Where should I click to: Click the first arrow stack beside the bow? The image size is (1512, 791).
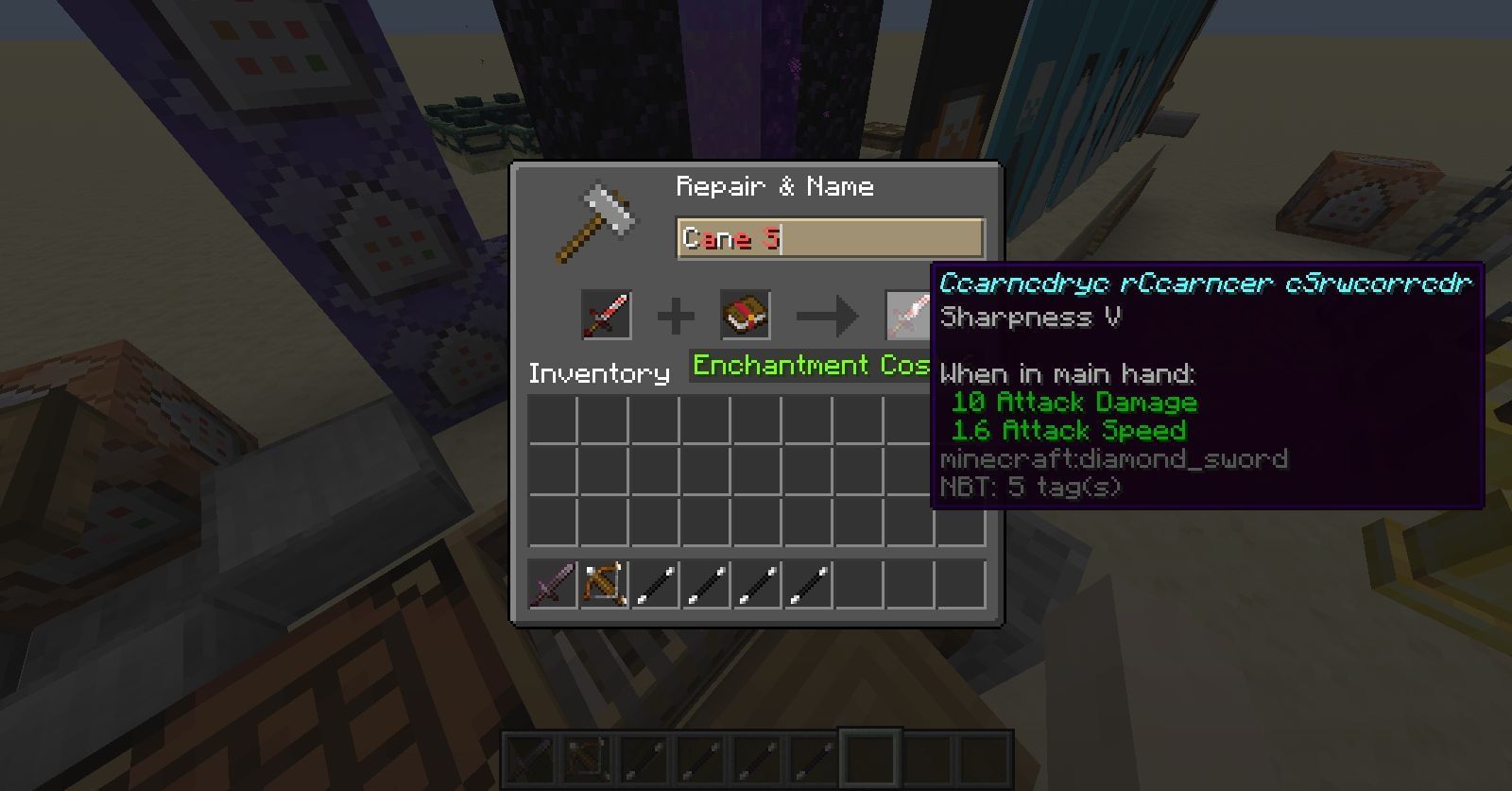tap(654, 584)
